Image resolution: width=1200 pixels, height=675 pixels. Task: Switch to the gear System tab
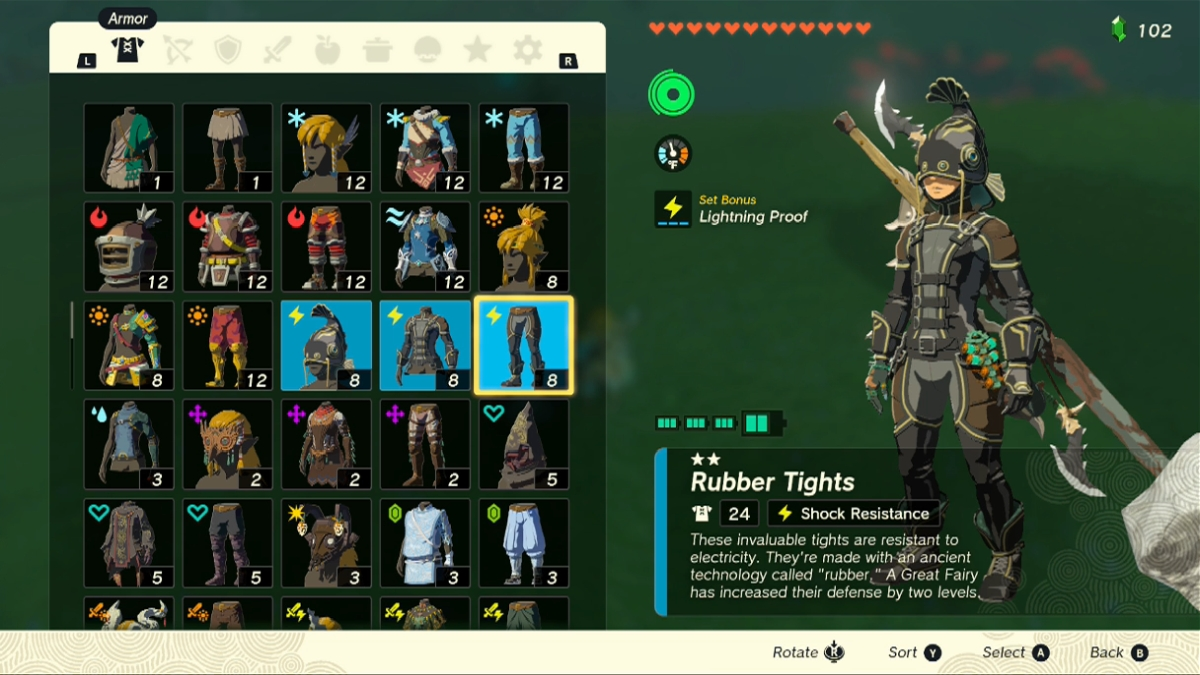point(527,50)
